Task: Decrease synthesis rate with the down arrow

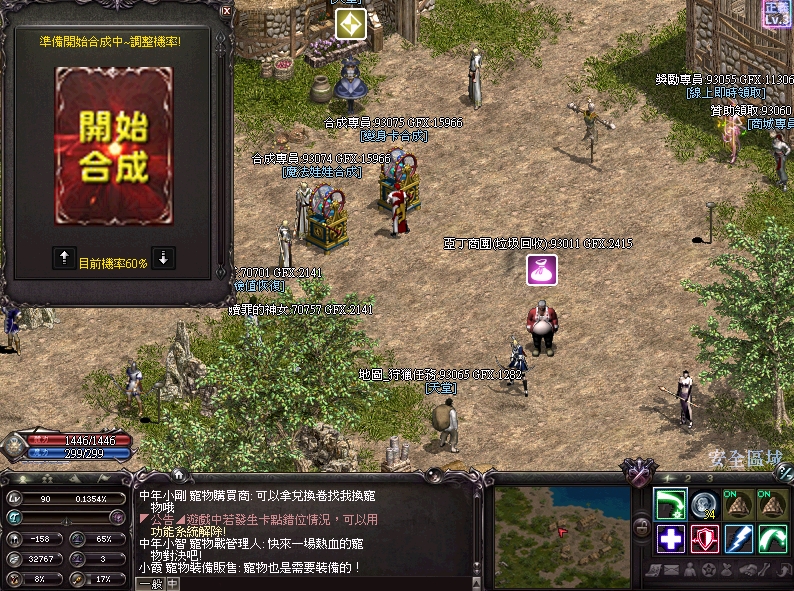Action: click(163, 257)
